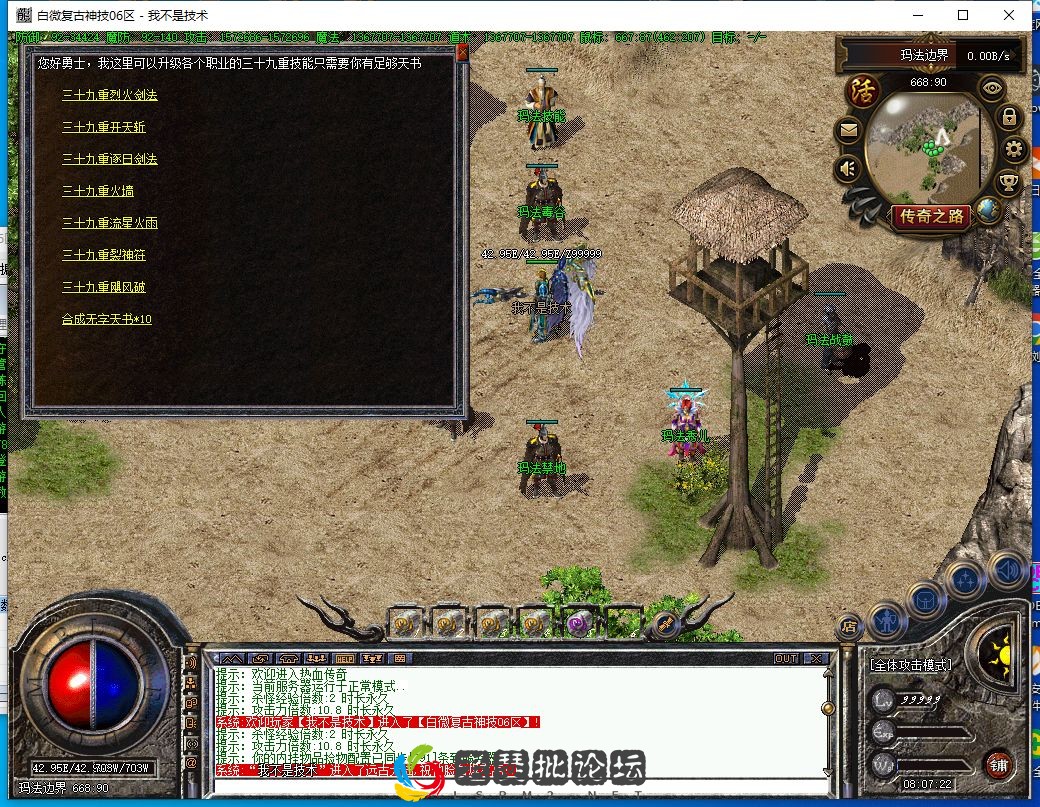This screenshot has height=807, width=1040.
Task: Pick the 三十九重逐日剑法 upgrade
Action: (x=110, y=159)
